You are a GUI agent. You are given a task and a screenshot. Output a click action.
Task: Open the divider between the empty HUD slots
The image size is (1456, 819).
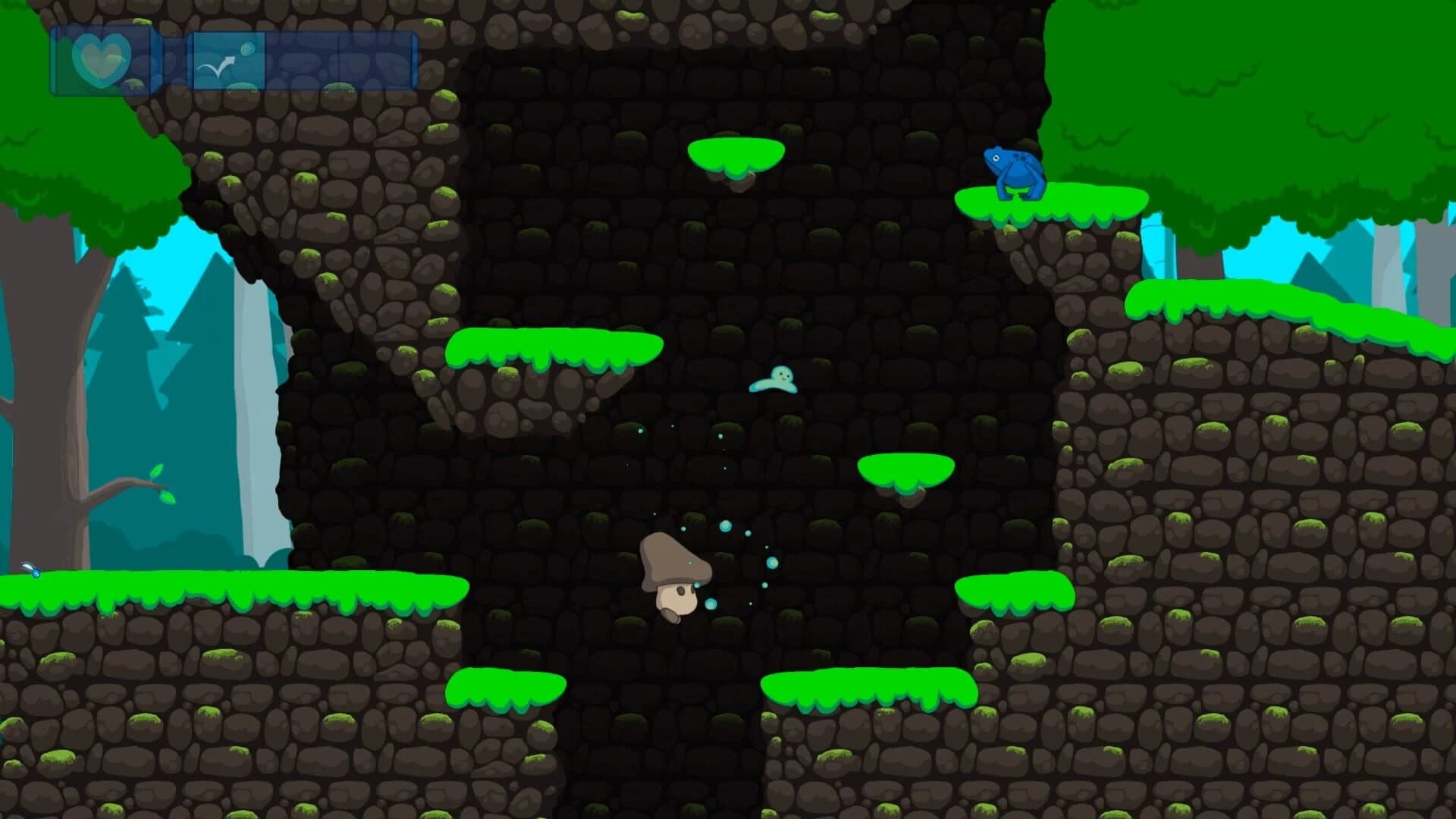point(339,61)
